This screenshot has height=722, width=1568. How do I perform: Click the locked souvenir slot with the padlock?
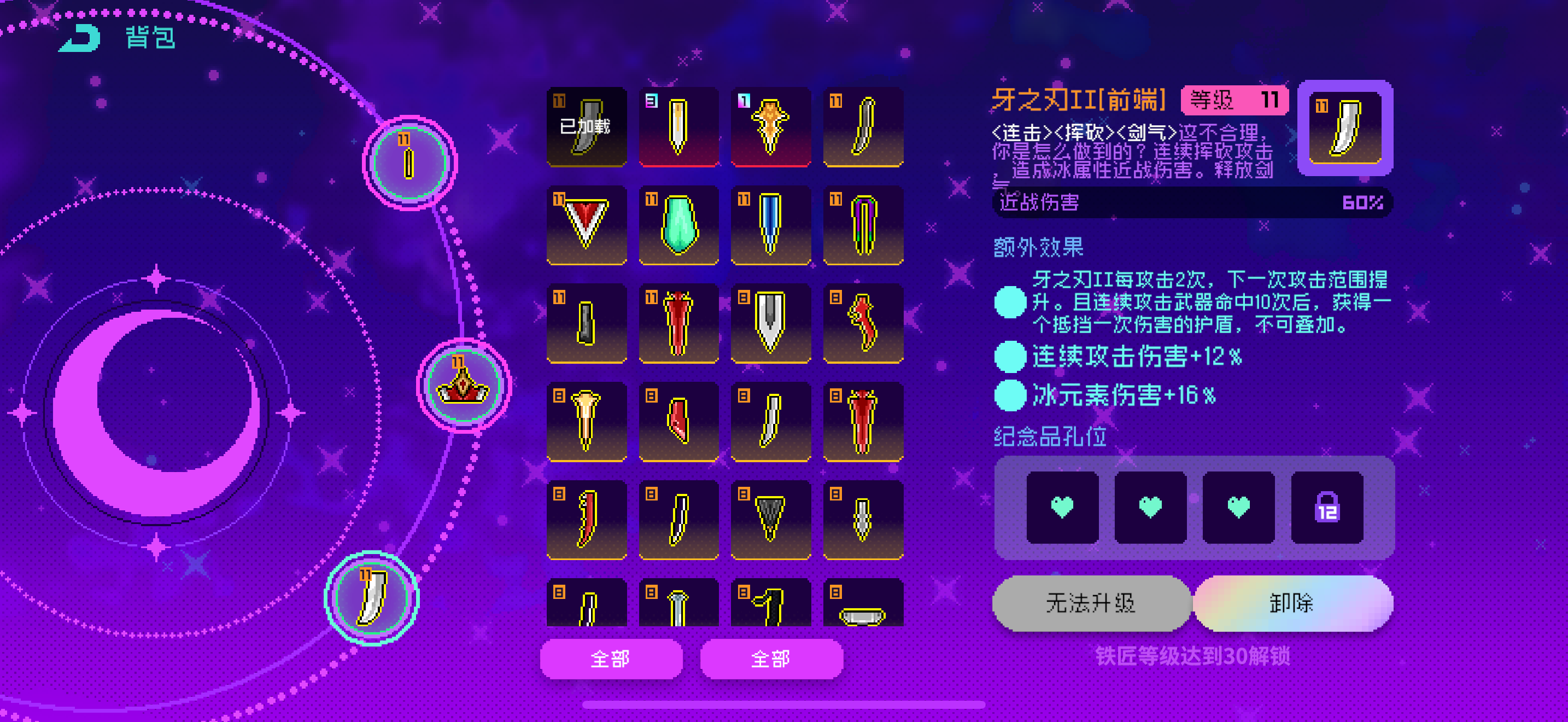click(1326, 508)
